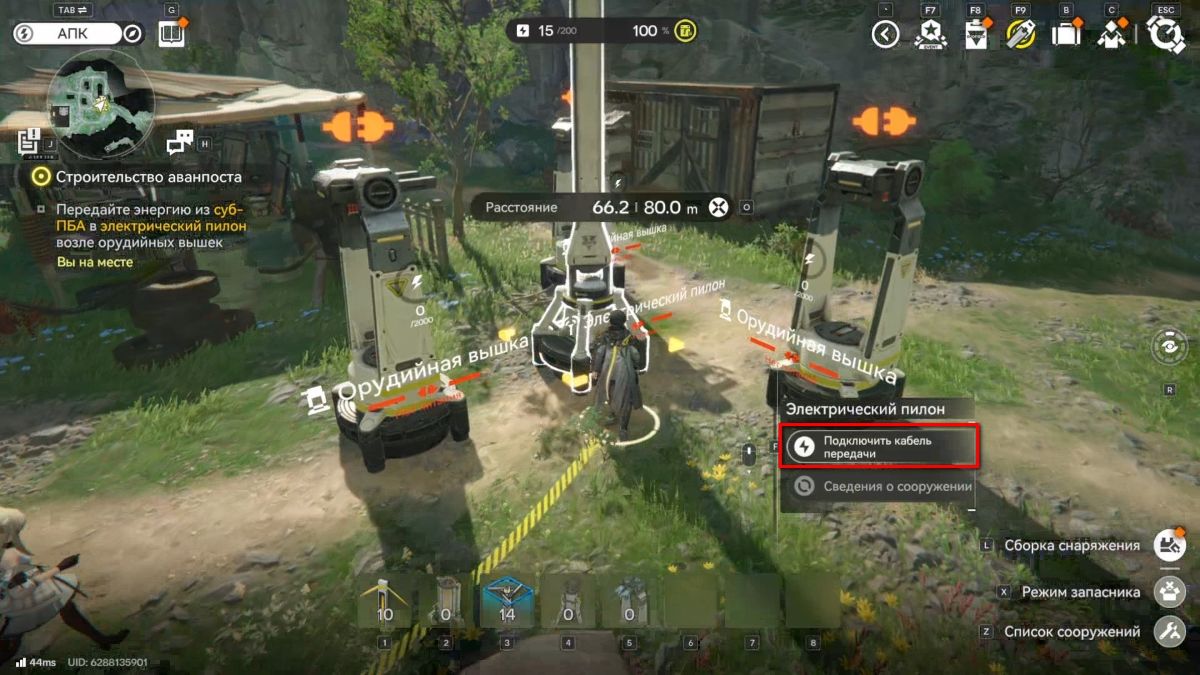Open the main system menu ring icon
Screen dimensions: 1200x675
[x=1165, y=35]
